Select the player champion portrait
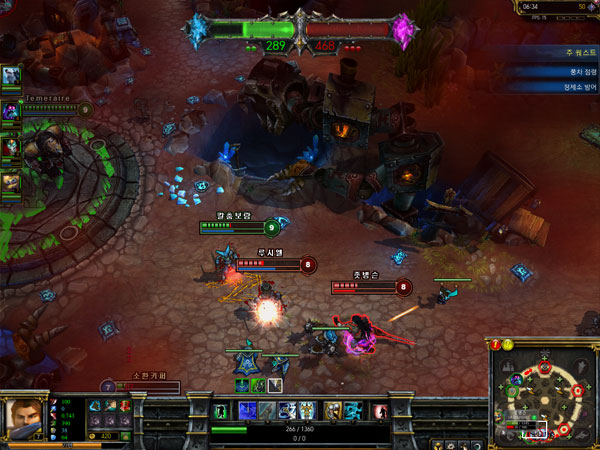This screenshot has width=600, height=450. click(x=22, y=416)
